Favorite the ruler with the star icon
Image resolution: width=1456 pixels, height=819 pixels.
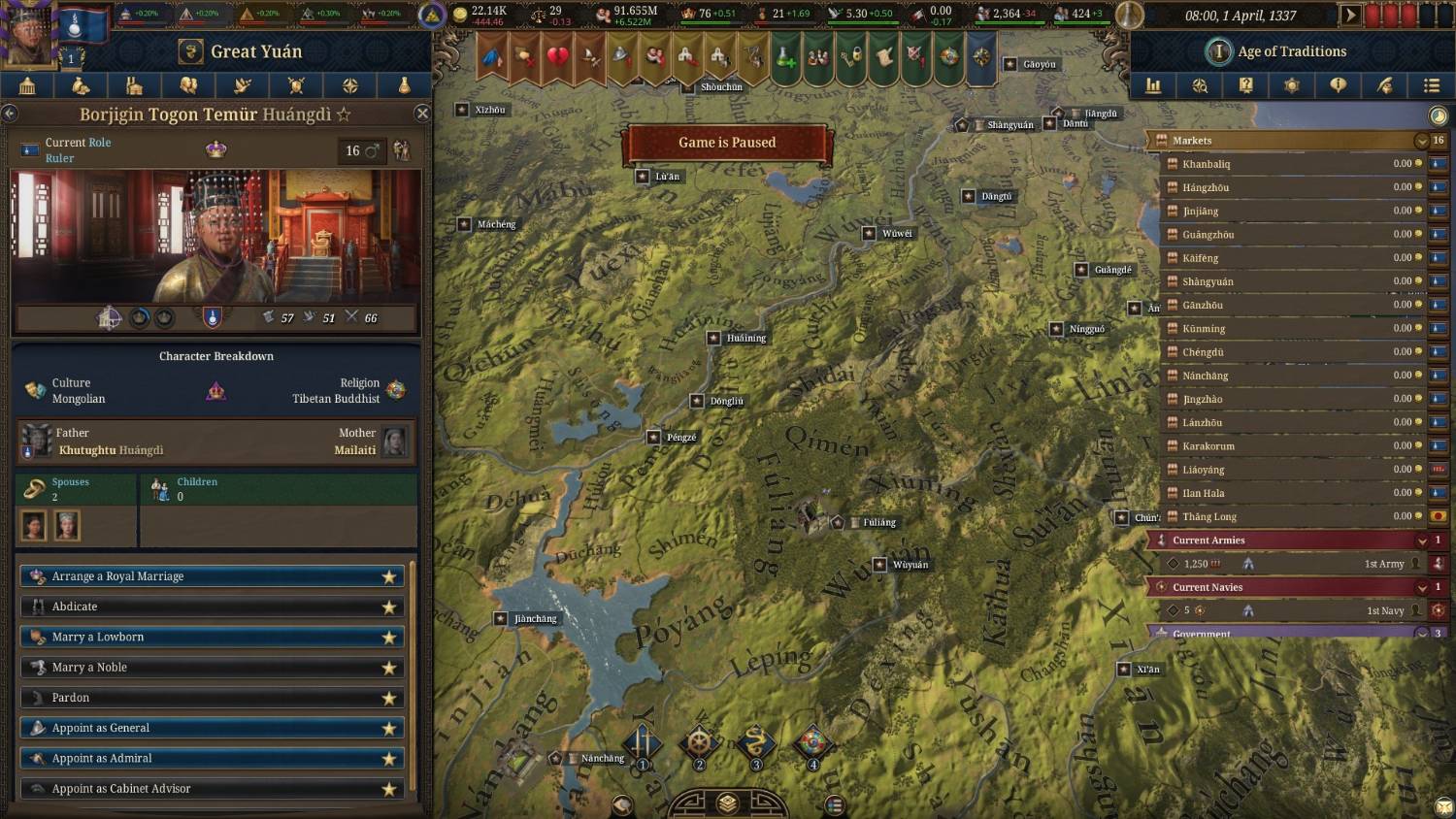[344, 115]
